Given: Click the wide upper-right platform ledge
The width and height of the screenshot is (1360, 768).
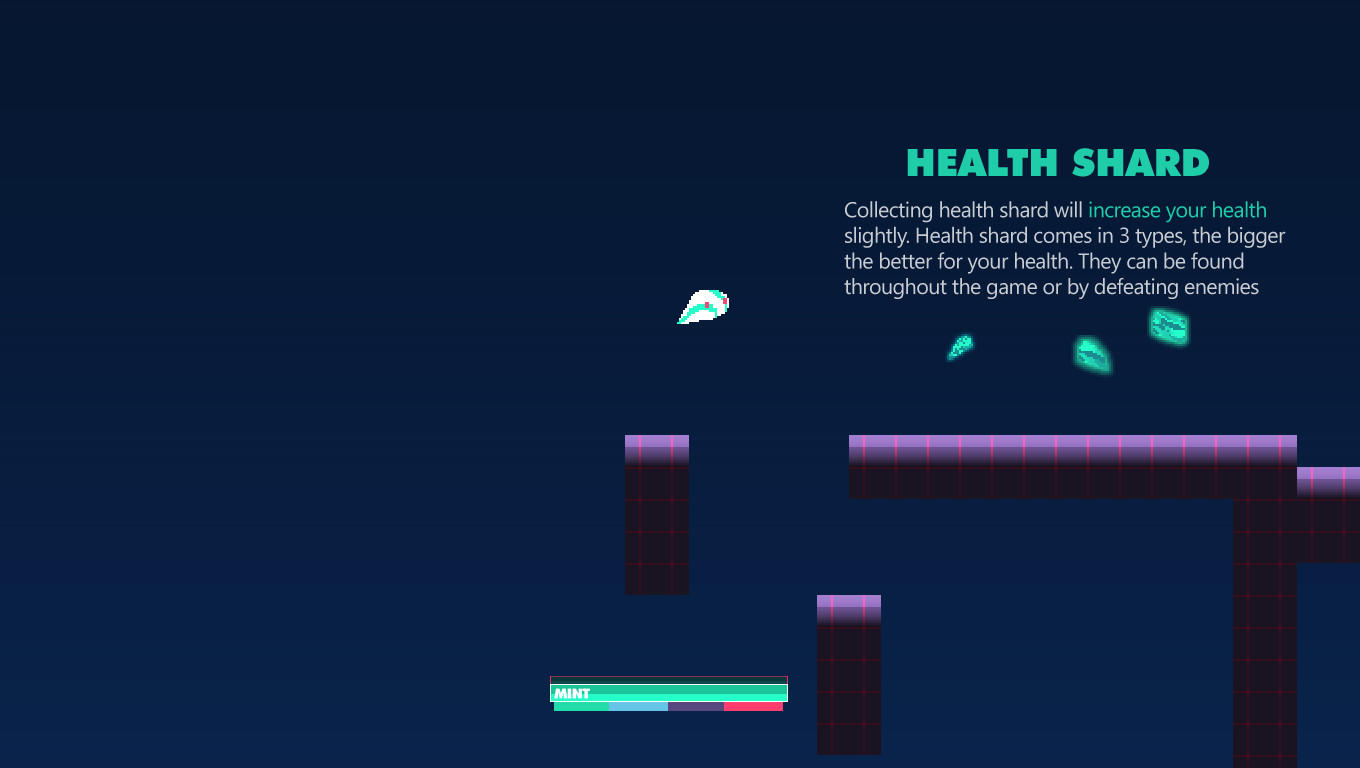Looking at the screenshot, I should (x=1070, y=465).
